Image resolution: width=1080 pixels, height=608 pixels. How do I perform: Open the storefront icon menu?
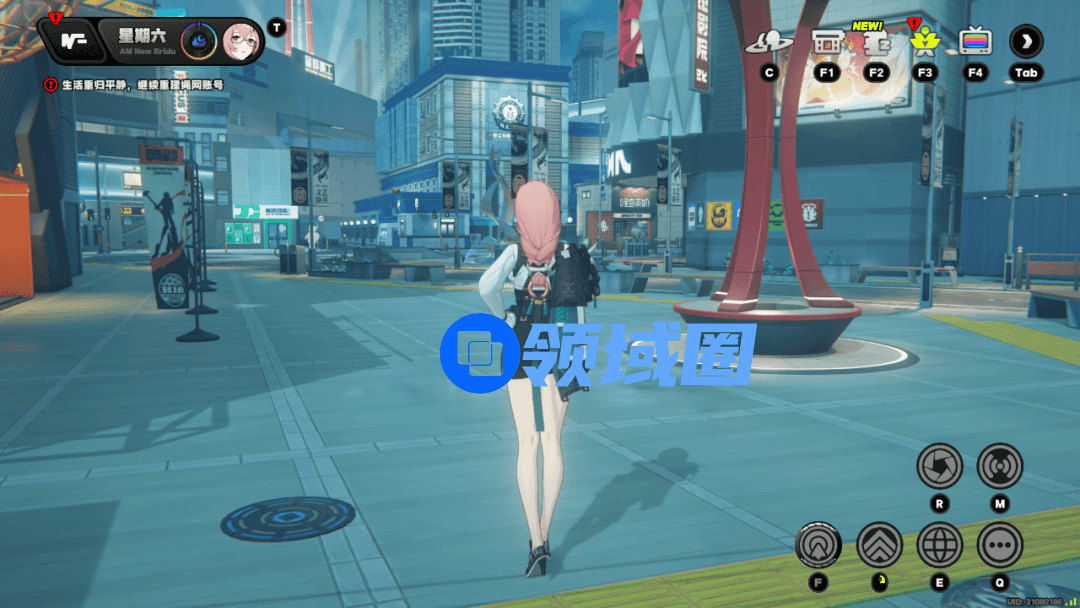[x=826, y=42]
